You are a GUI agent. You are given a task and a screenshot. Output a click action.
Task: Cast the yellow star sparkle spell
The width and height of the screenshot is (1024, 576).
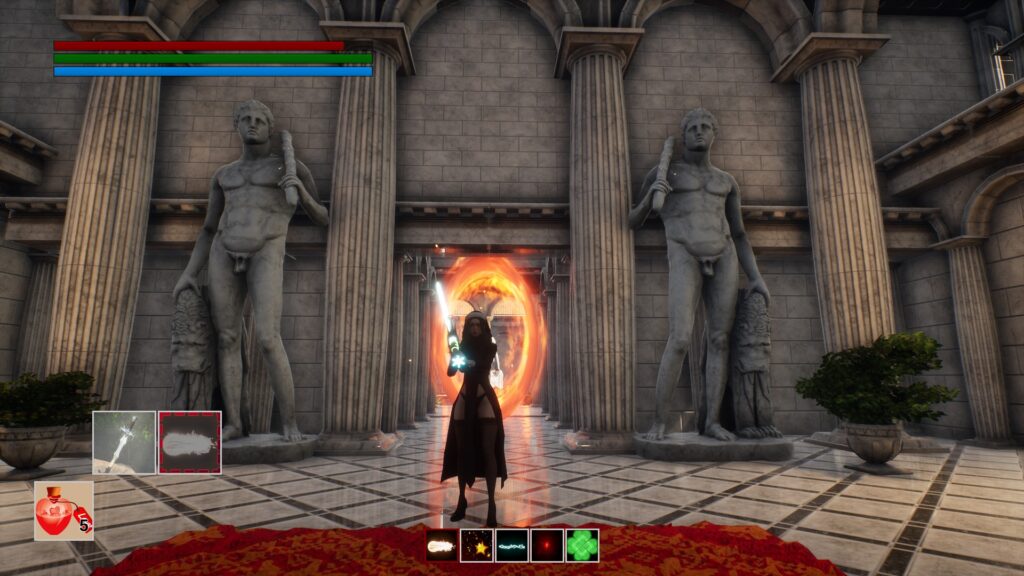click(477, 545)
